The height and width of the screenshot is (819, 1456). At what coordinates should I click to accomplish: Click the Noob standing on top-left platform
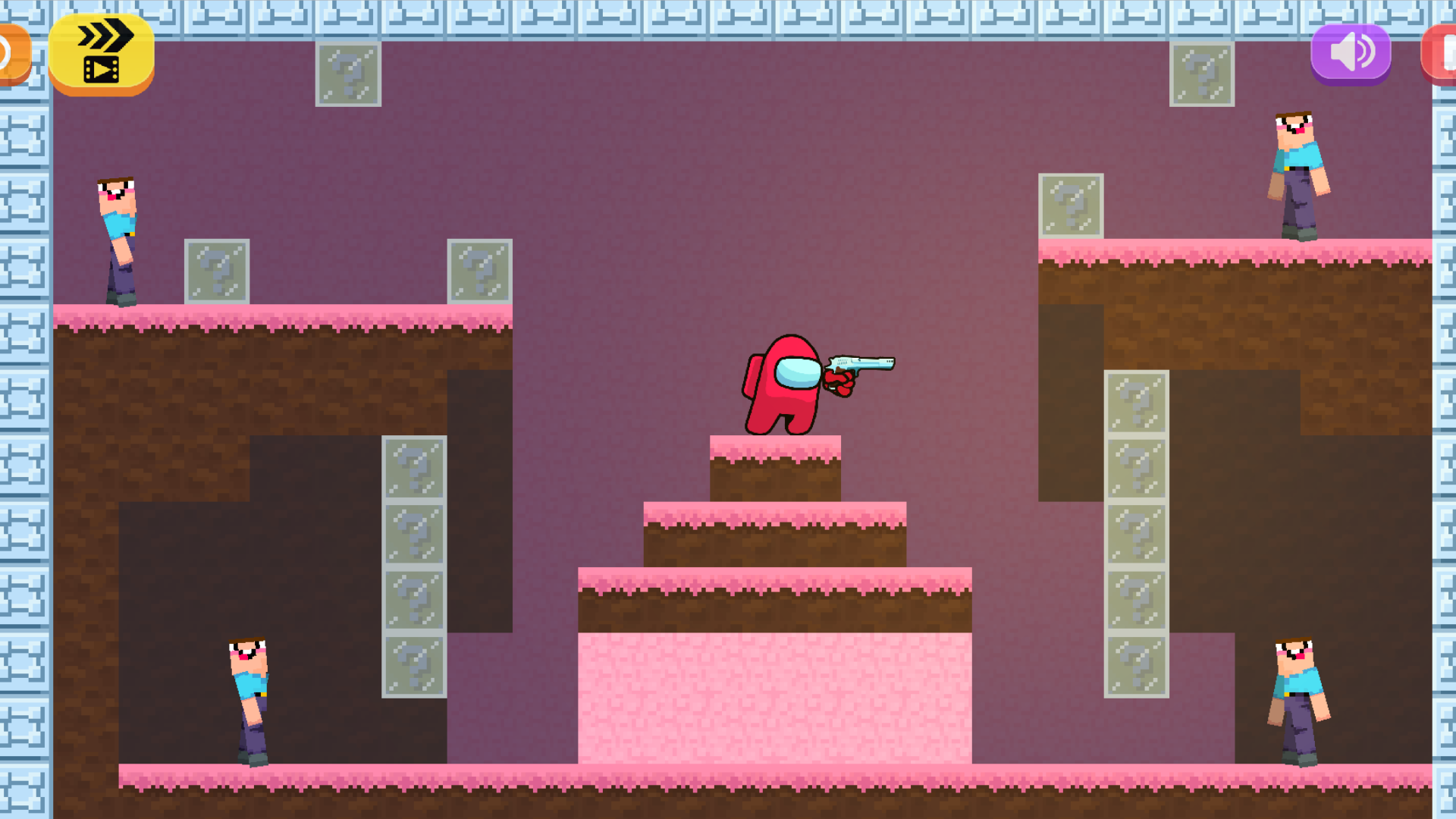(x=118, y=235)
